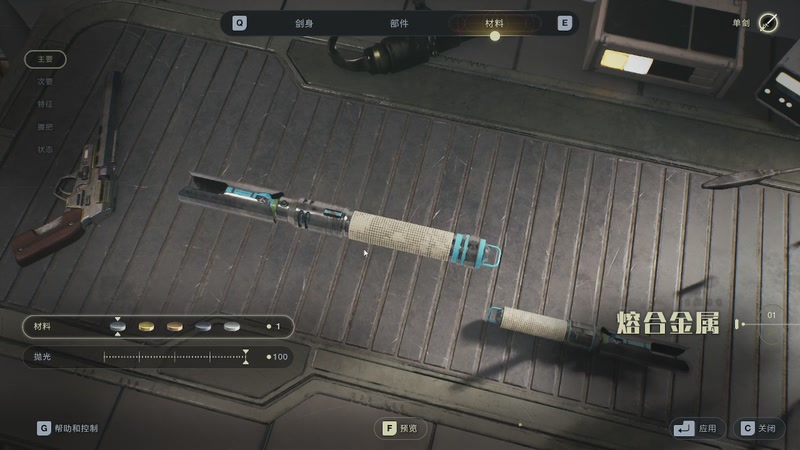
Task: Open the 部件 tab
Action: pyautogui.click(x=398, y=23)
